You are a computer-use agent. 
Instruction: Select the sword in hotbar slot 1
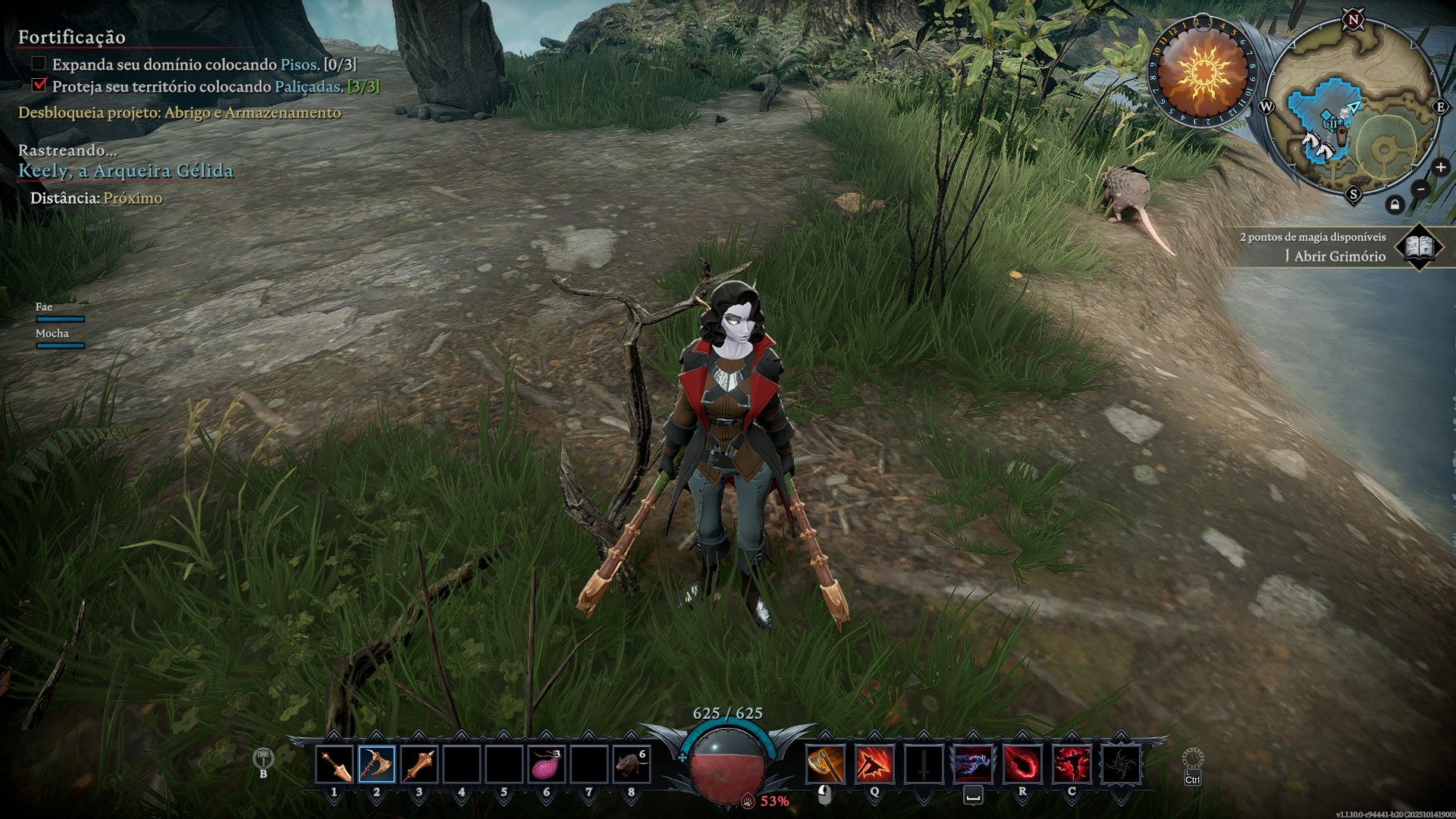(x=334, y=764)
